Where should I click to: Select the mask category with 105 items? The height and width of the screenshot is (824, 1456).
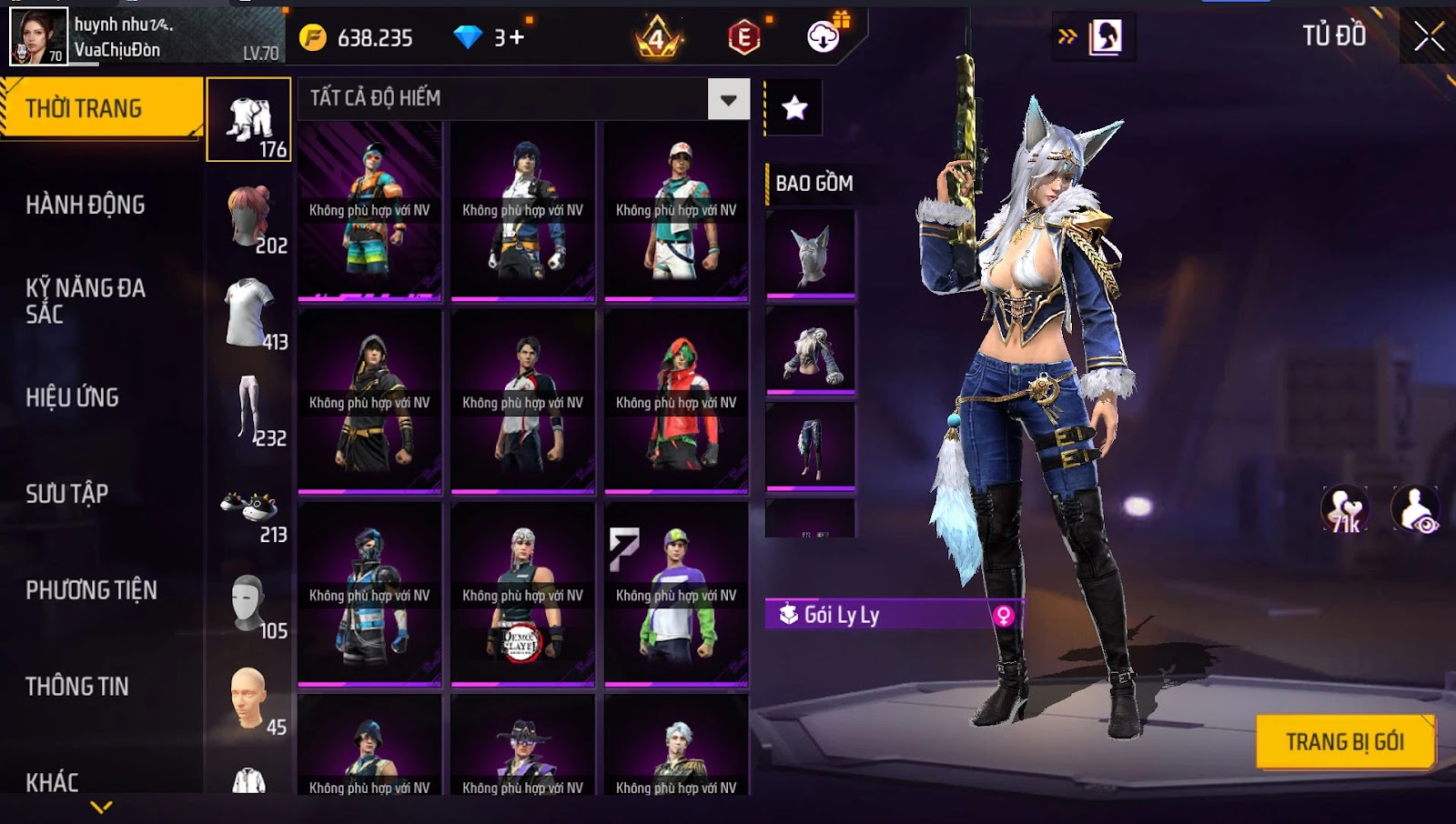[251, 605]
